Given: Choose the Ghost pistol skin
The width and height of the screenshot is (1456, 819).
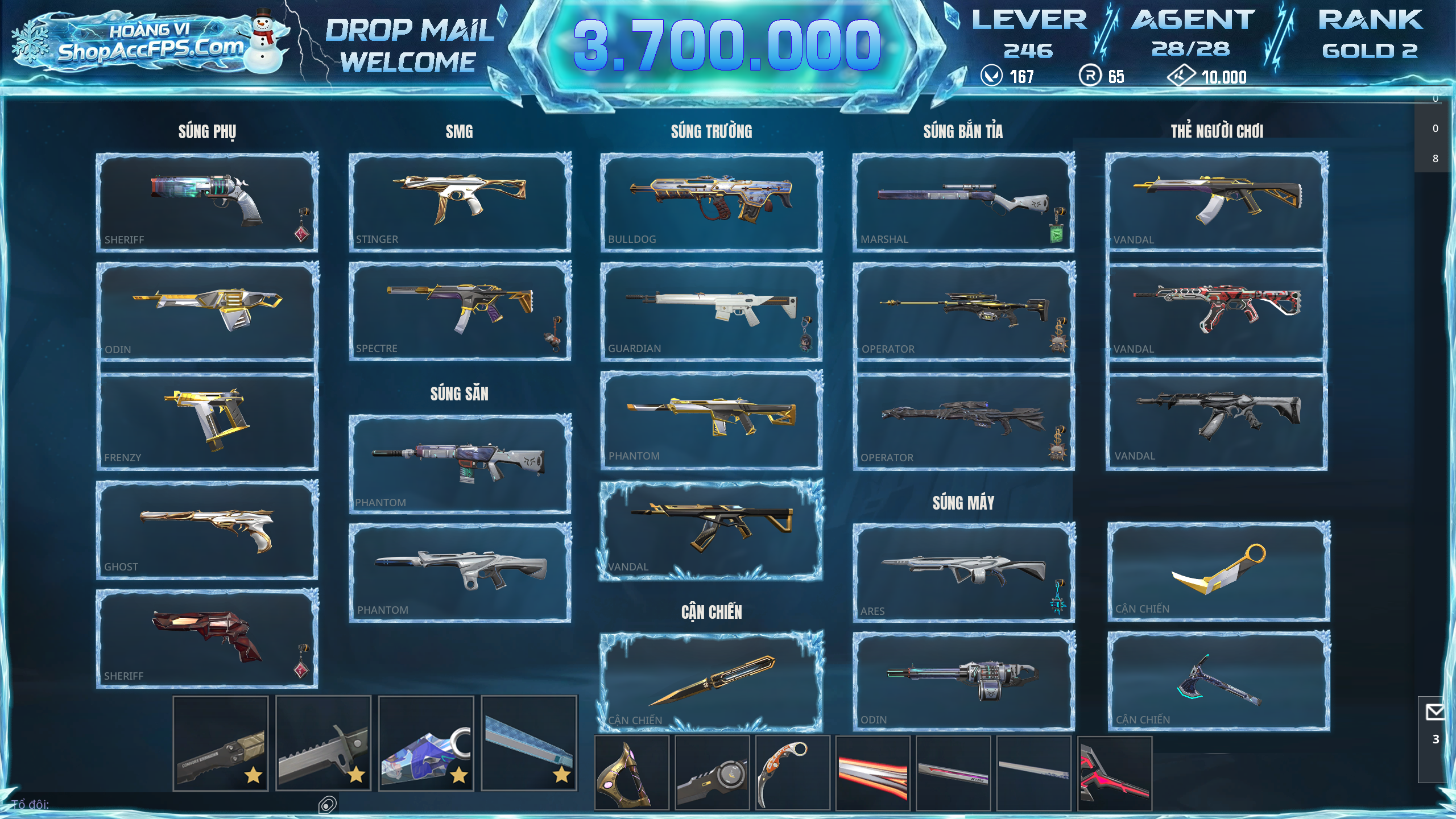Looking at the screenshot, I should 207,530.
